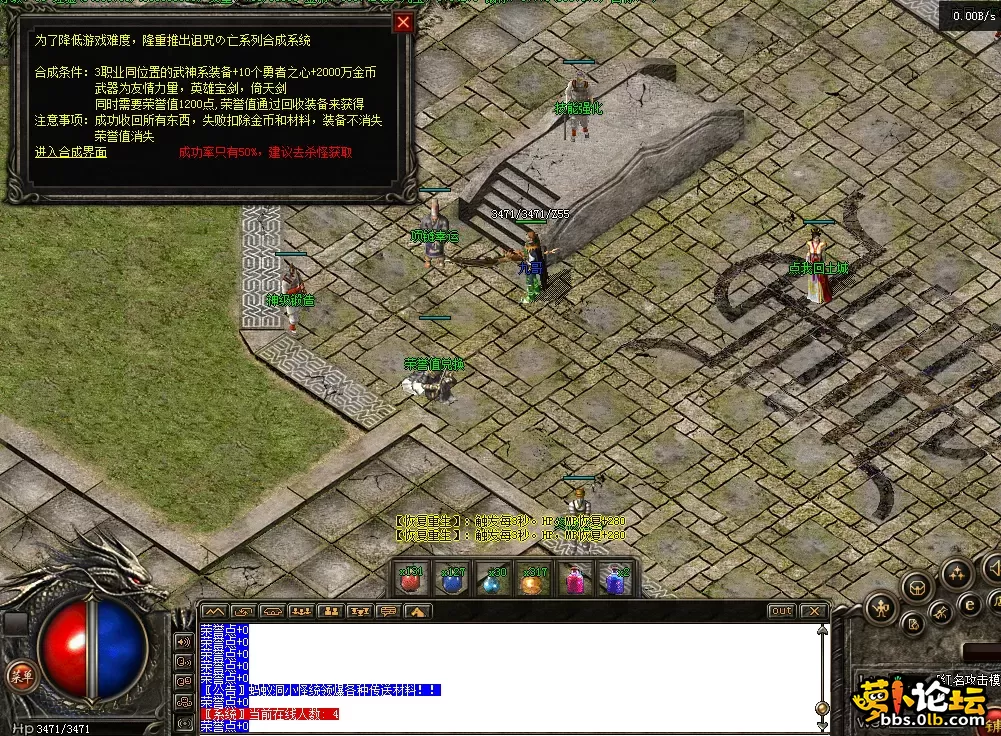This screenshot has width=1001, height=736.
Task: Open the round 菜单 menu button
Action: [x=17, y=673]
